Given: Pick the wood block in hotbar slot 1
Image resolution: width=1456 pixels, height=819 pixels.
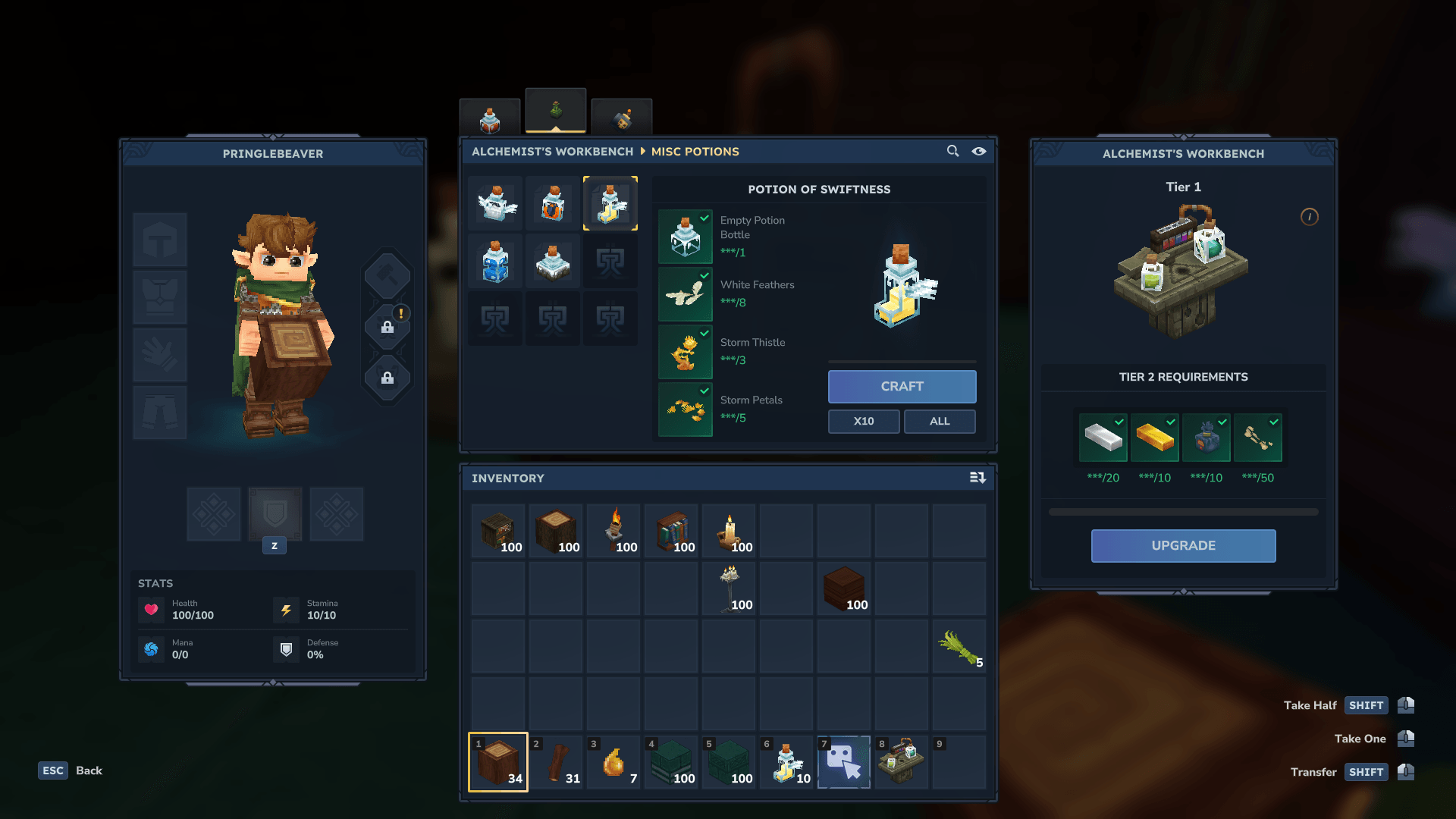Looking at the screenshot, I should pyautogui.click(x=498, y=762).
